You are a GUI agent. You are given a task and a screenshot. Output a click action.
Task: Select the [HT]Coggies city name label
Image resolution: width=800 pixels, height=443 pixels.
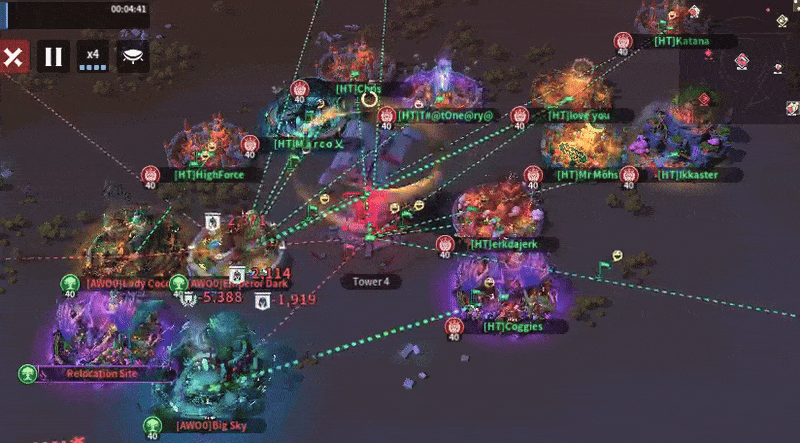(x=513, y=326)
